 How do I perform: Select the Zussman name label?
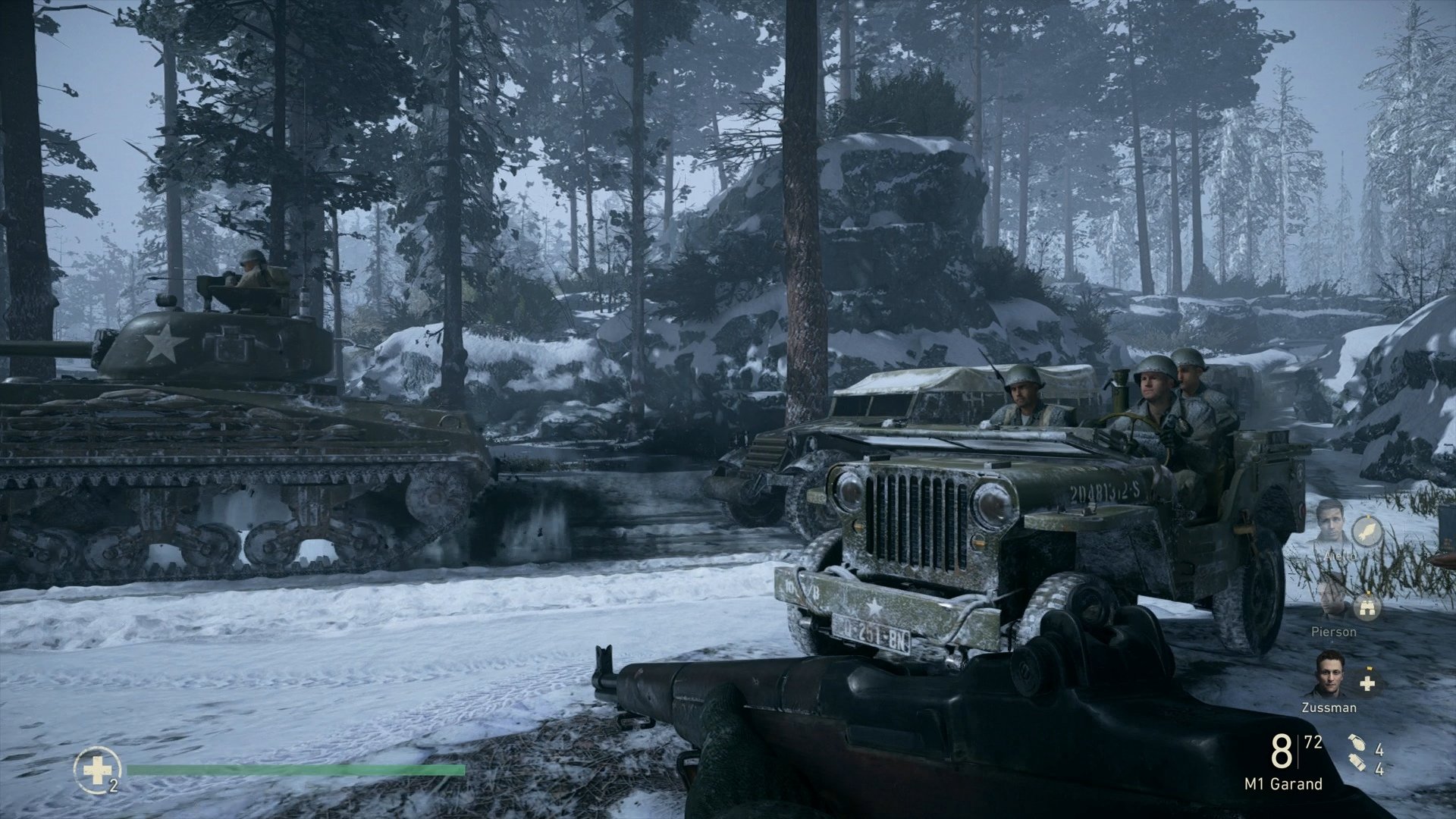pyautogui.click(x=1329, y=708)
